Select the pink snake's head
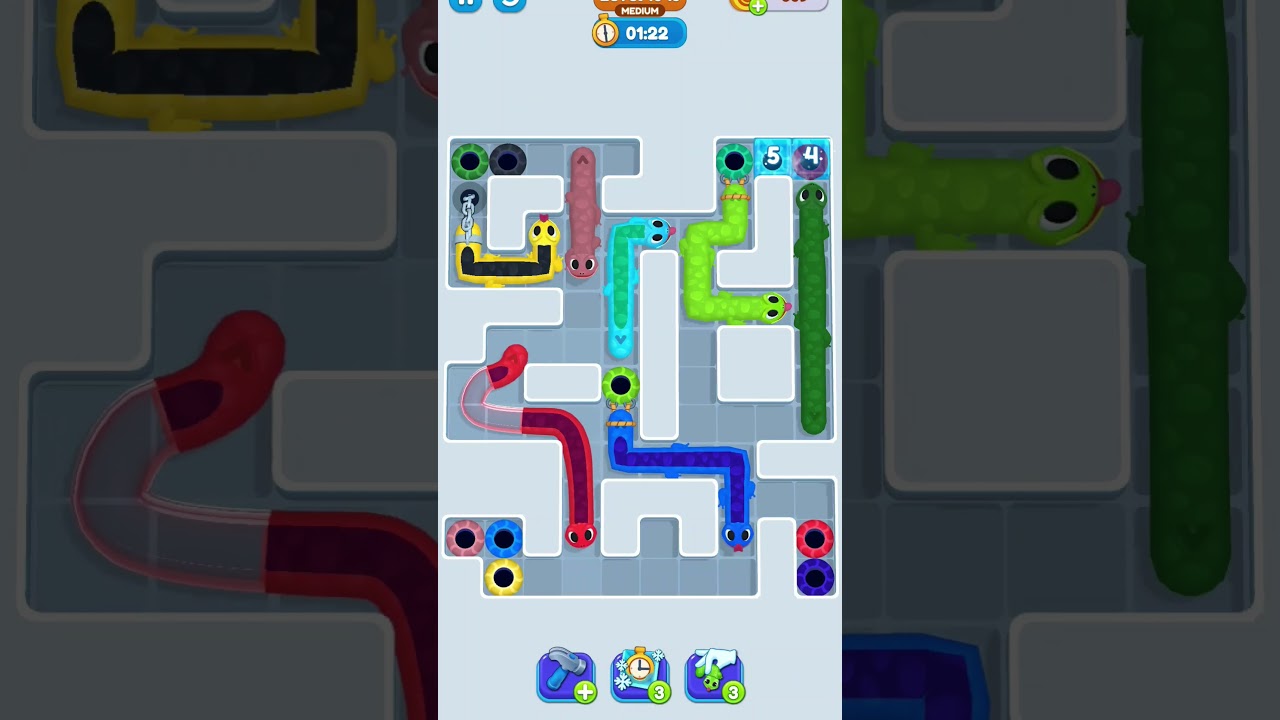 pyautogui.click(x=582, y=268)
